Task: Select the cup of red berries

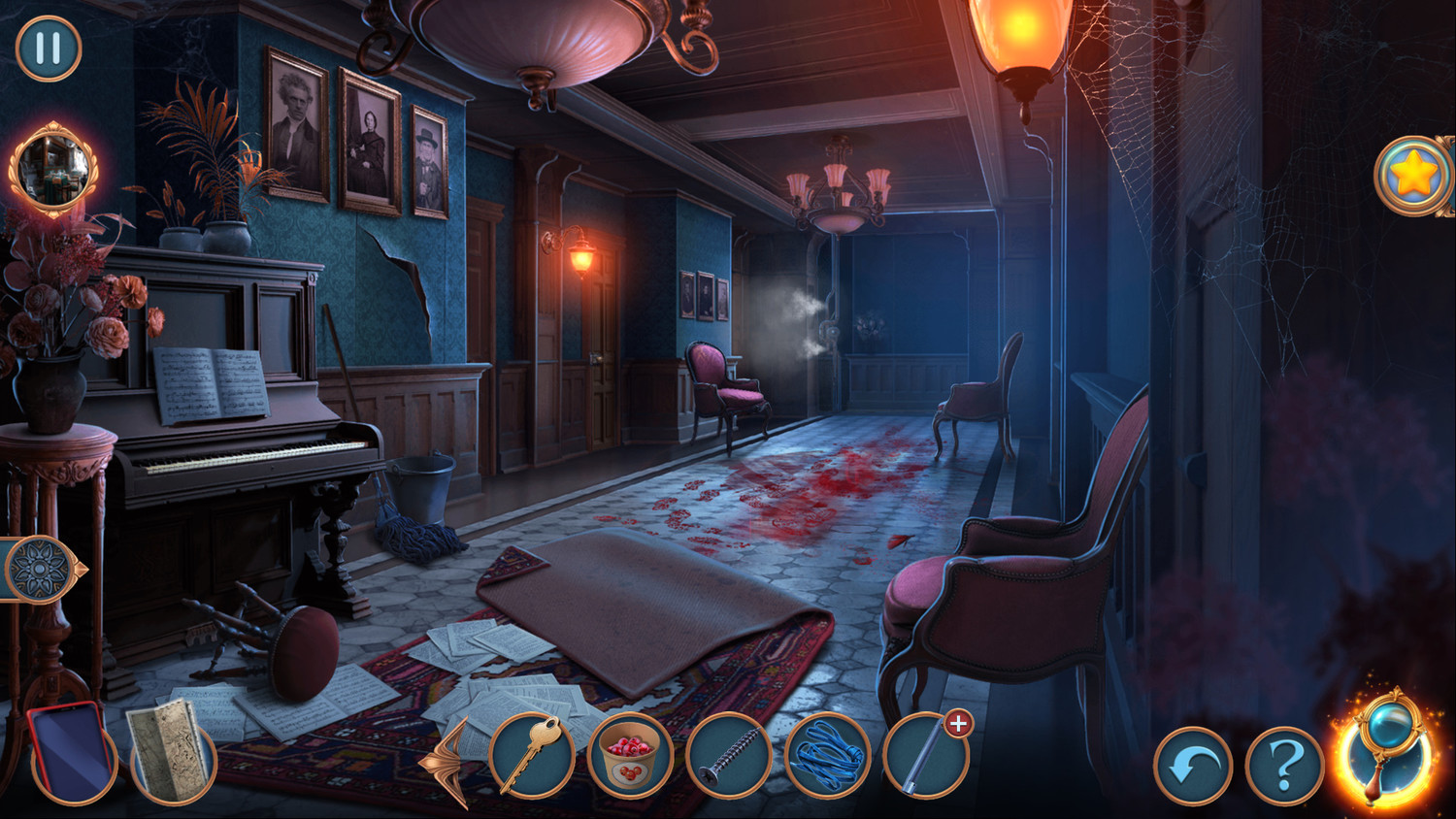Action: [630, 755]
